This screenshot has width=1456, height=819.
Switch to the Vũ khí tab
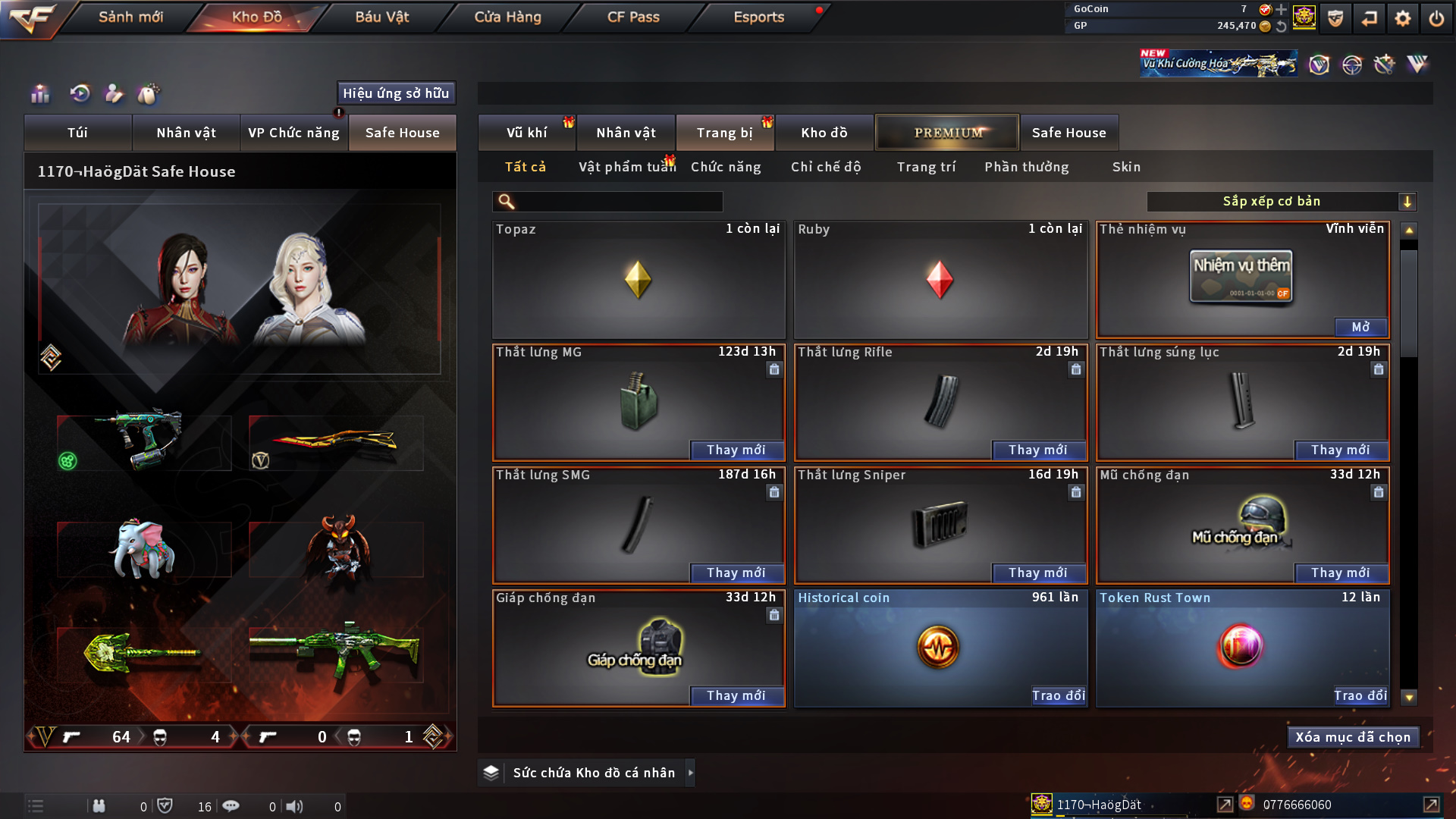[x=526, y=133]
